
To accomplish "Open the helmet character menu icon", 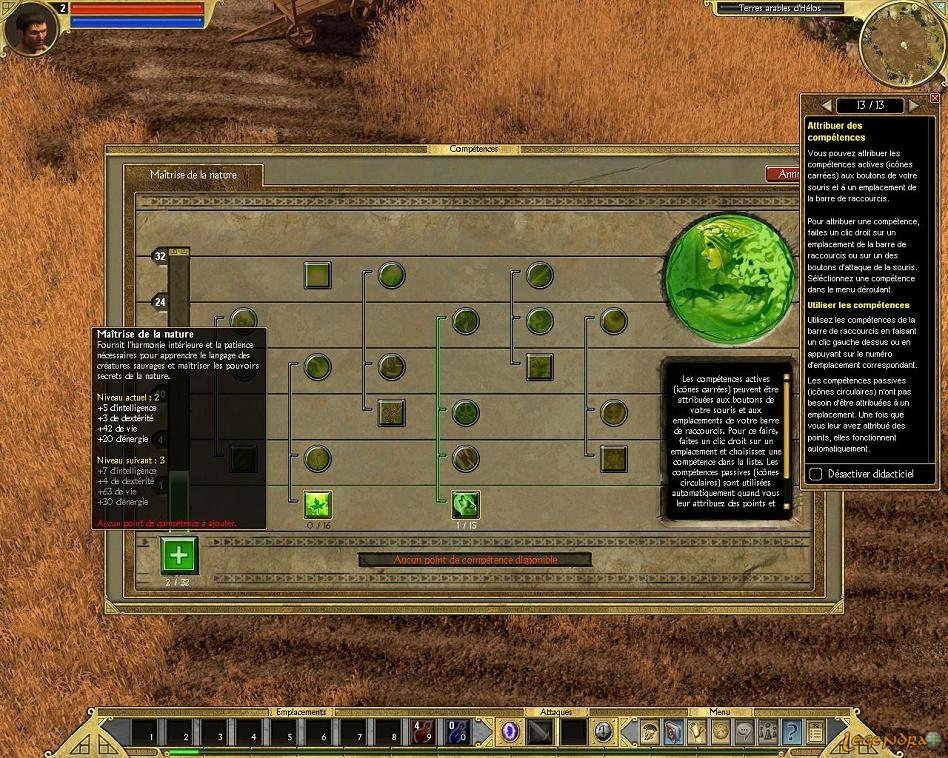I will click(x=651, y=732).
